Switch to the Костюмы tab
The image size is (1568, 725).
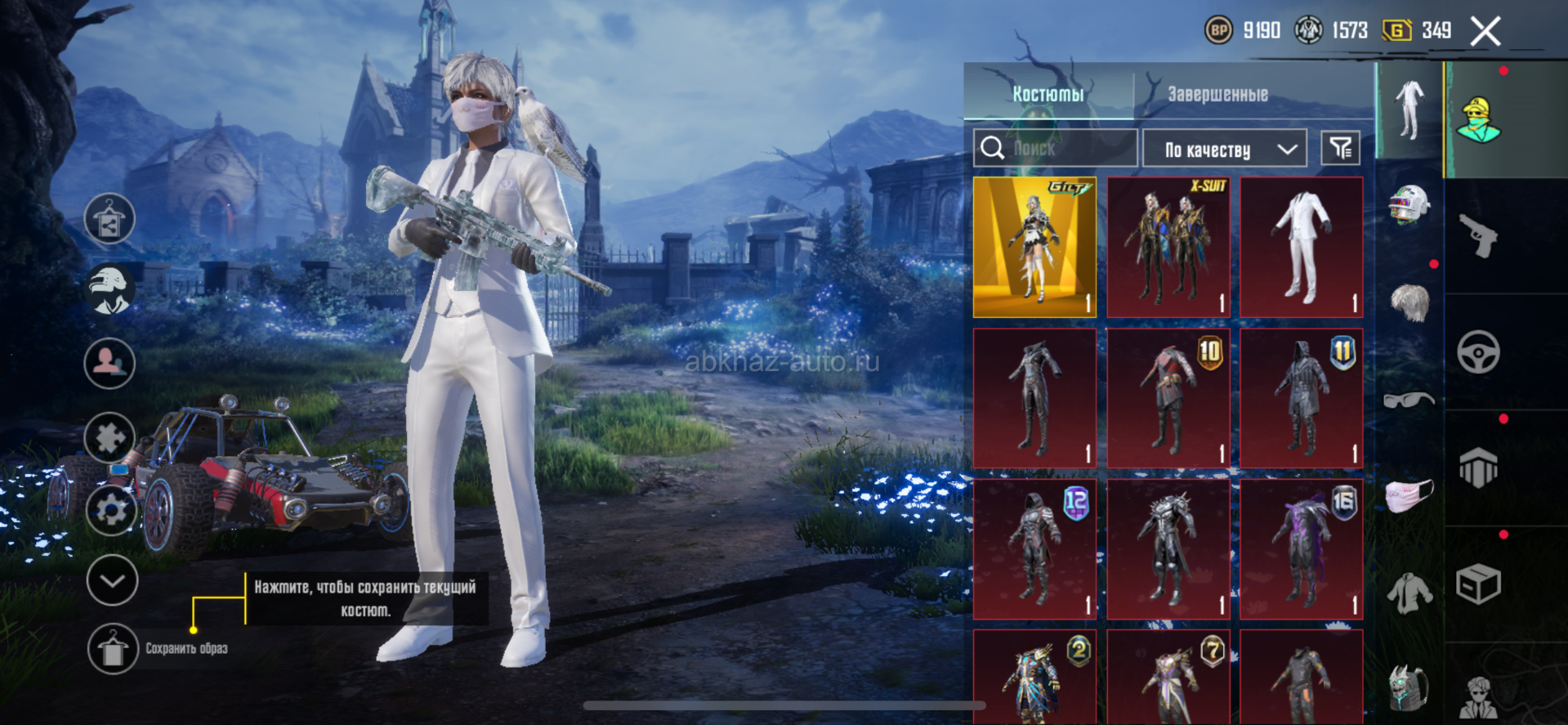pyautogui.click(x=1048, y=94)
